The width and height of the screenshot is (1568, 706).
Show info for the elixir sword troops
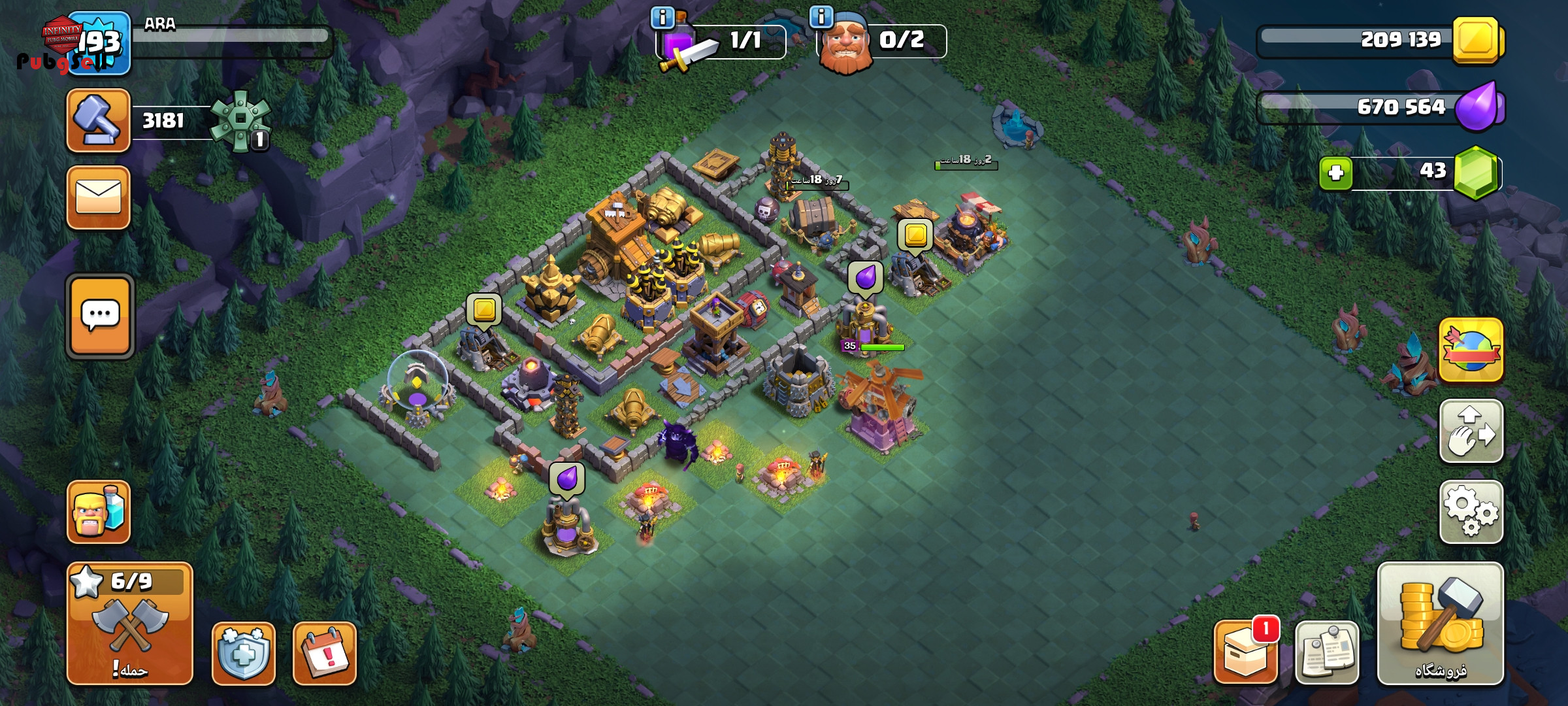coord(662,18)
